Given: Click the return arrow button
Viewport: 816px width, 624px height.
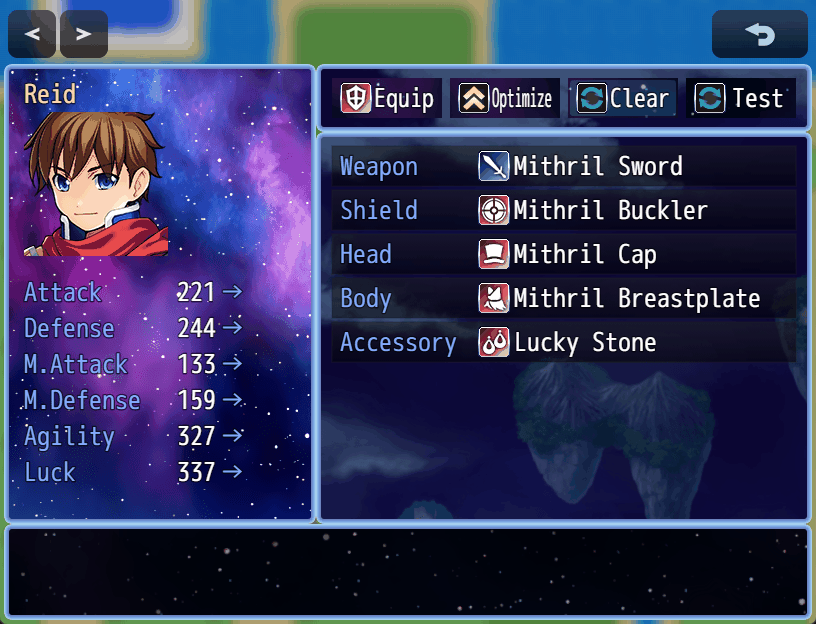Looking at the screenshot, I should click(x=759, y=35).
